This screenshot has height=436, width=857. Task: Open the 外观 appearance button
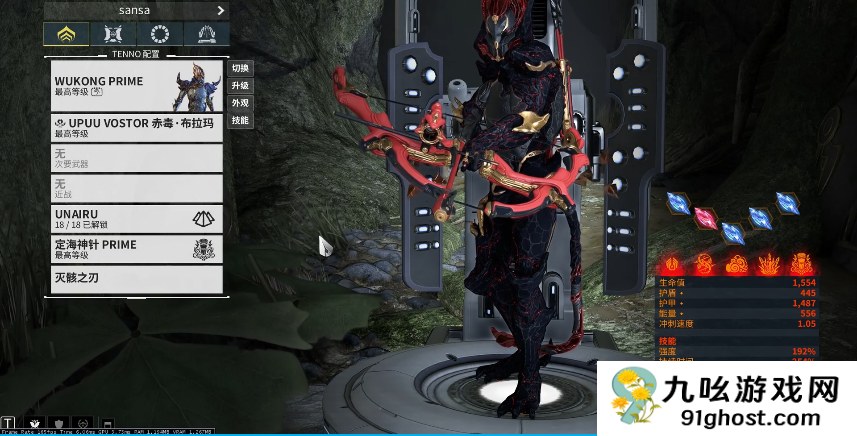[x=240, y=103]
